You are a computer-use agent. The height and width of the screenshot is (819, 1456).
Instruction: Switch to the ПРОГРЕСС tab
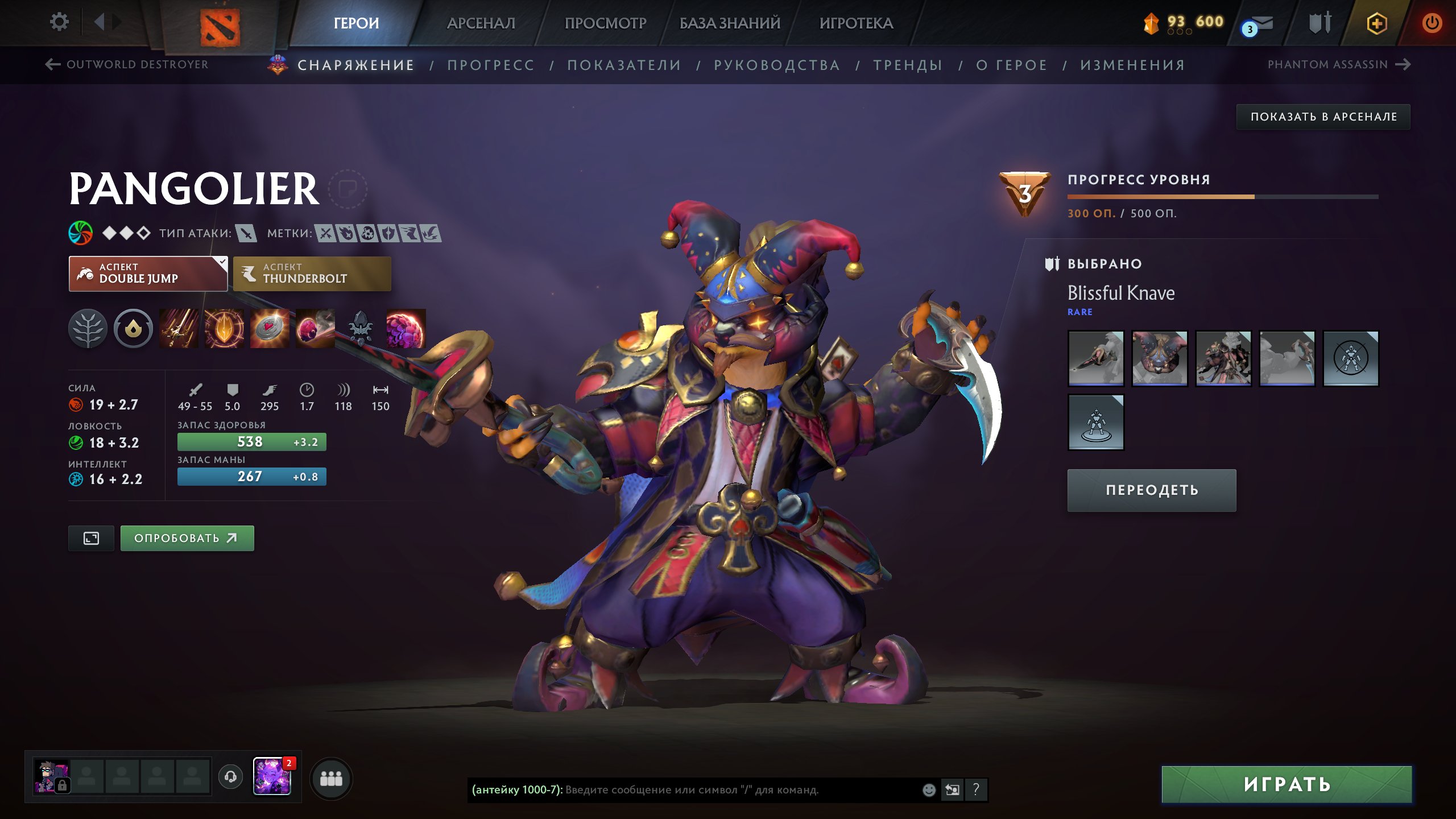(x=491, y=65)
